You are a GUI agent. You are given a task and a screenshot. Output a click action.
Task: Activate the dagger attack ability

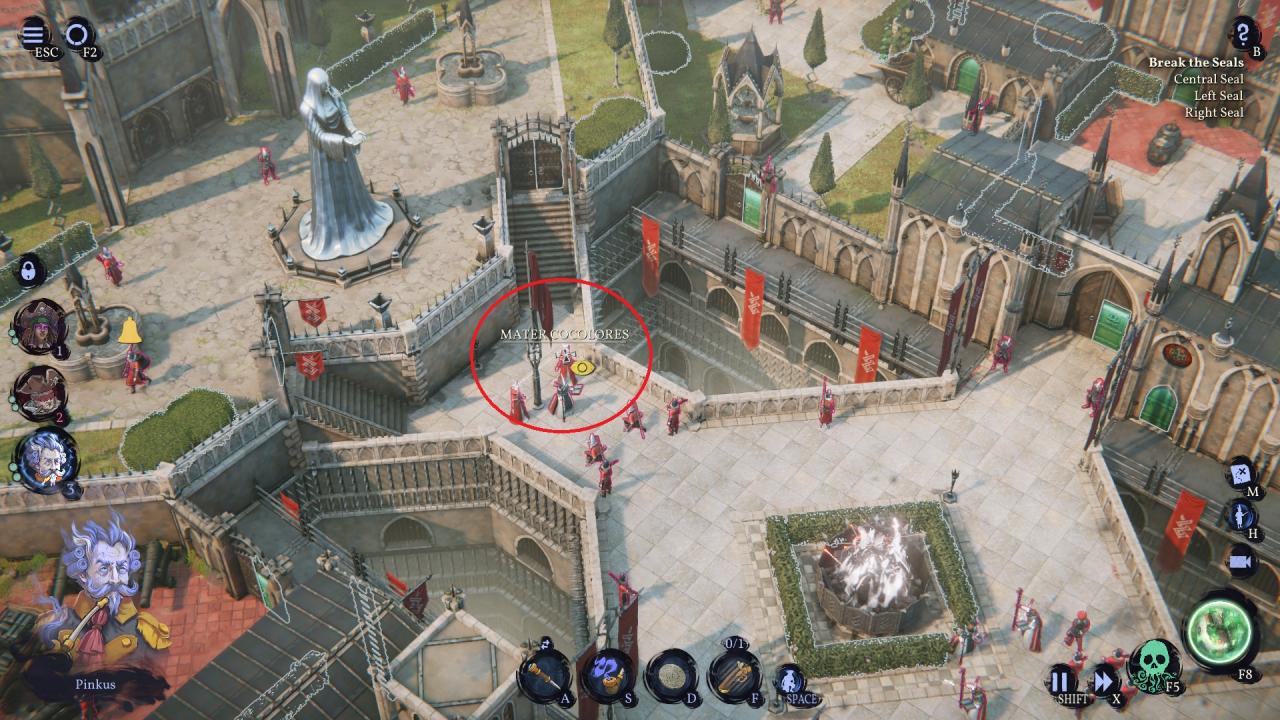coord(543,675)
